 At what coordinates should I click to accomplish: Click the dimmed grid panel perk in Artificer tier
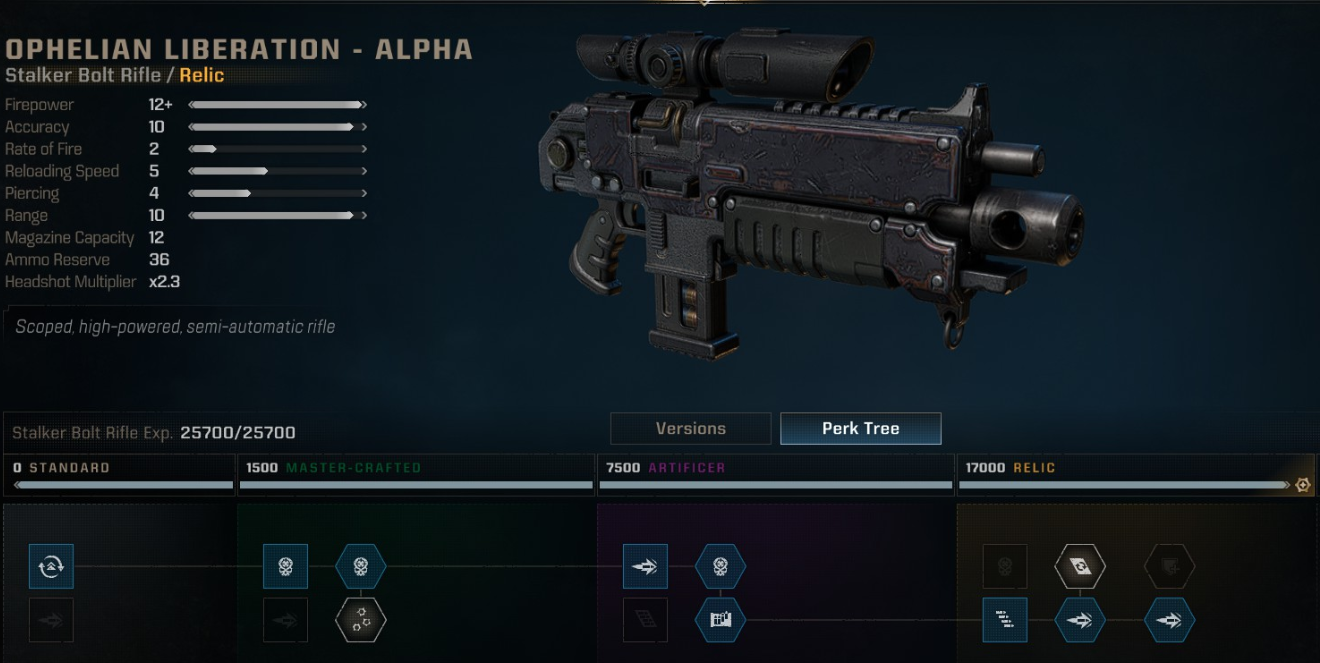645,621
